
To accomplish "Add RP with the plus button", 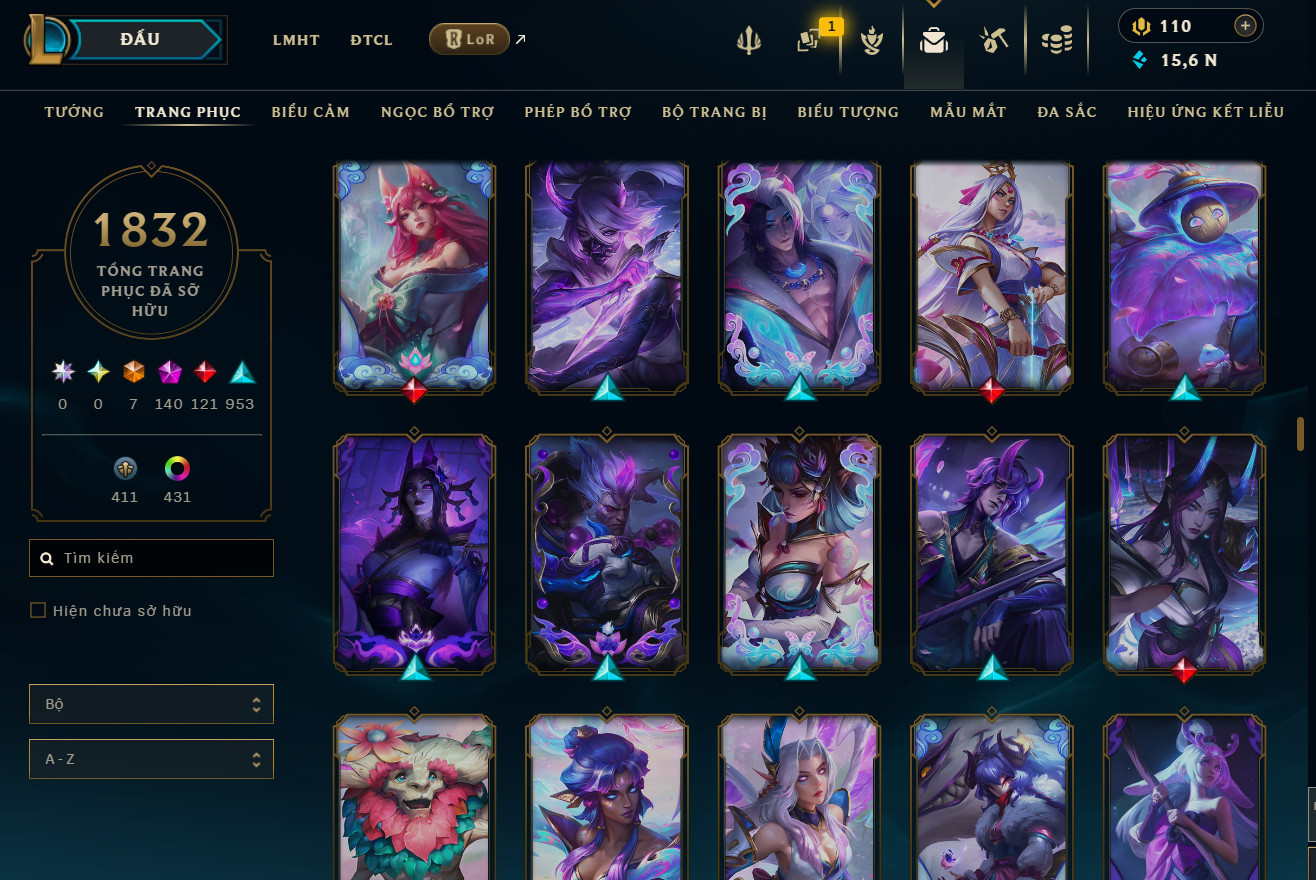I will pyautogui.click(x=1245, y=26).
